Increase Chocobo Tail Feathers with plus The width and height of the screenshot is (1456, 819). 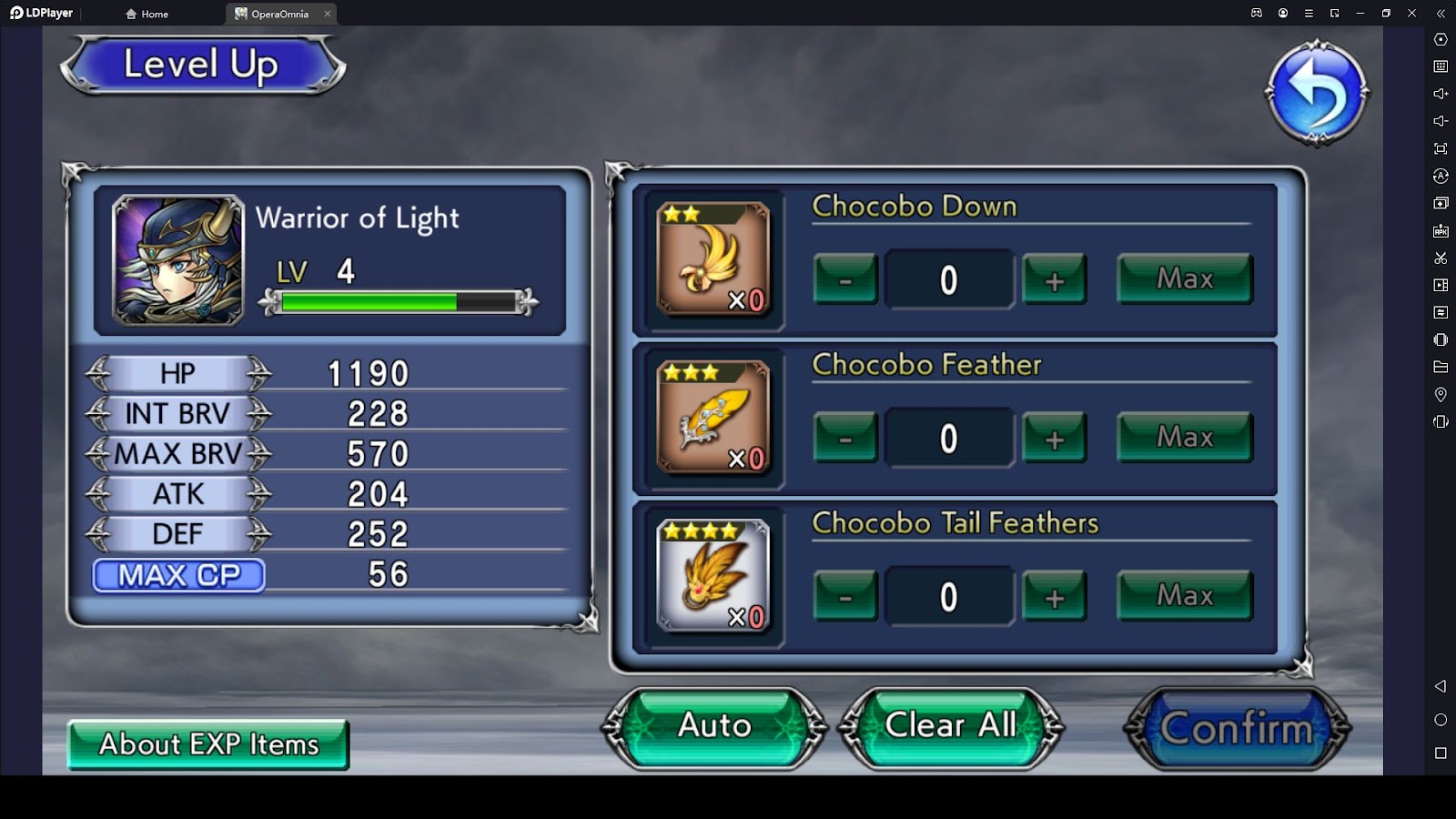pos(1054,597)
